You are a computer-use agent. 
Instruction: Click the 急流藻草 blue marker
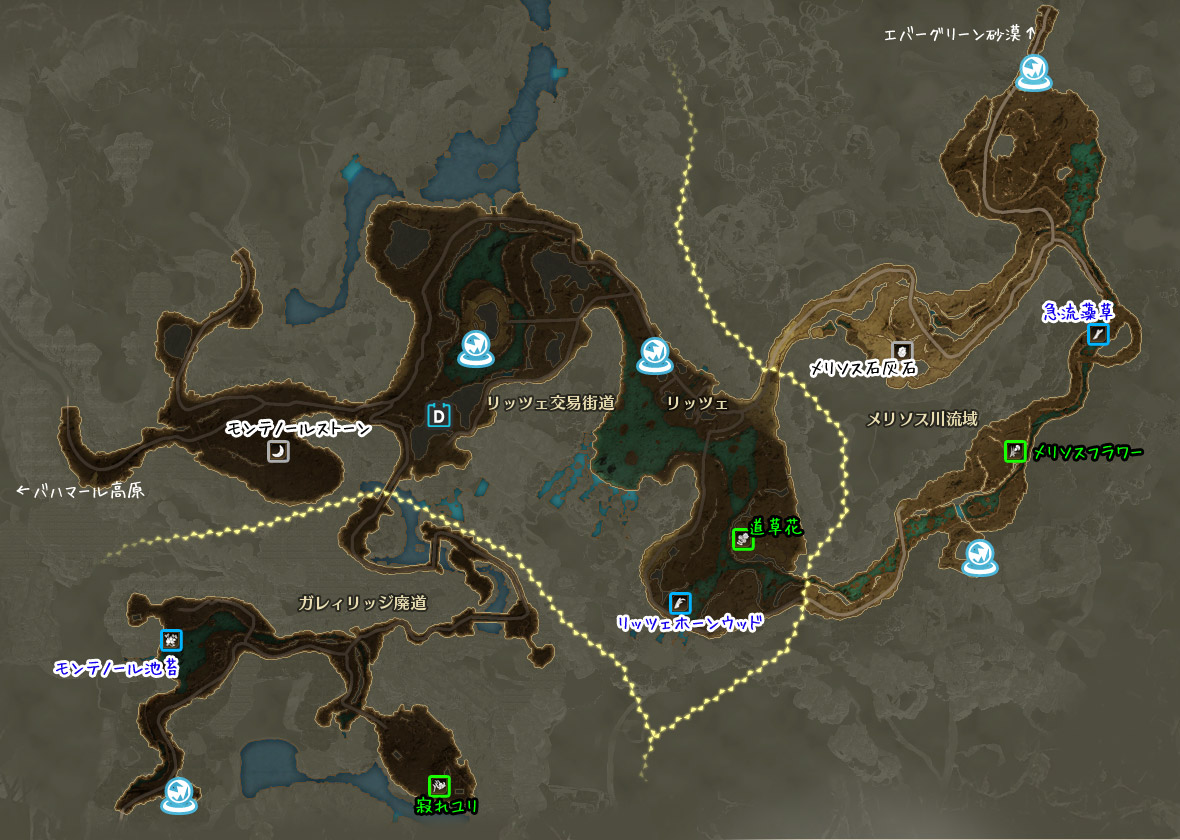click(x=1098, y=334)
